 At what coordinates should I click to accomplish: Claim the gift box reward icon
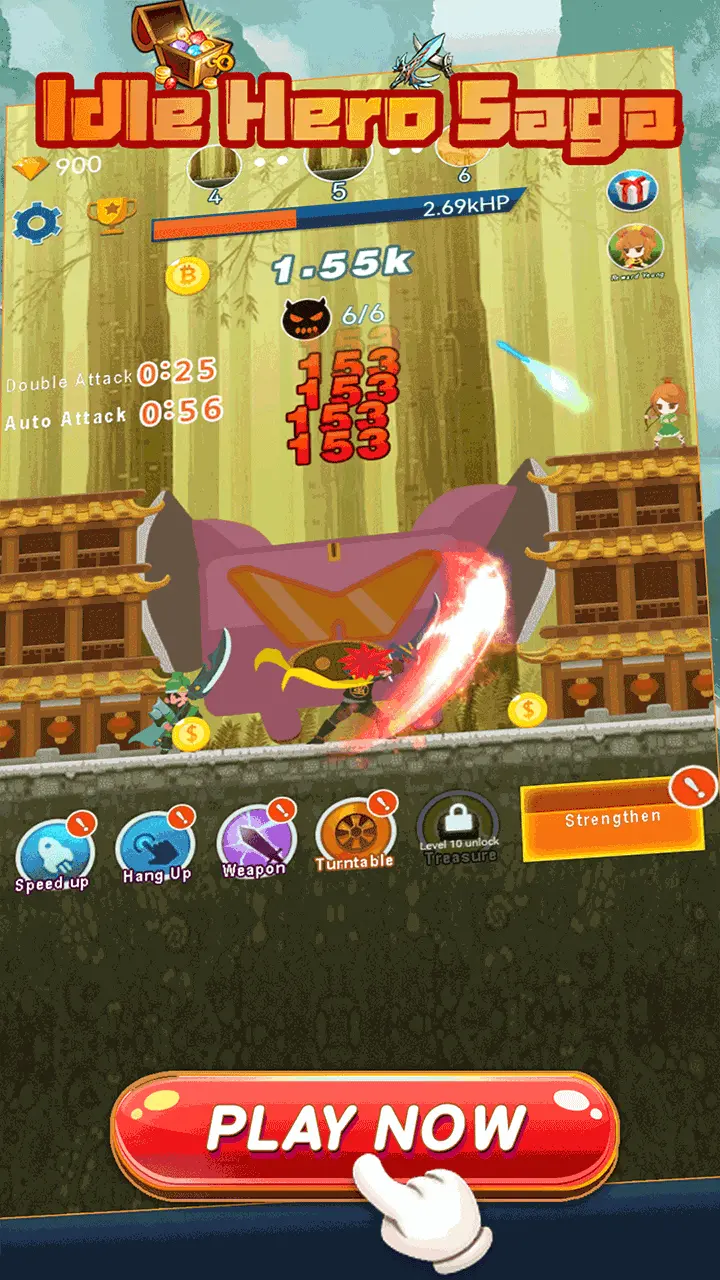coord(632,189)
